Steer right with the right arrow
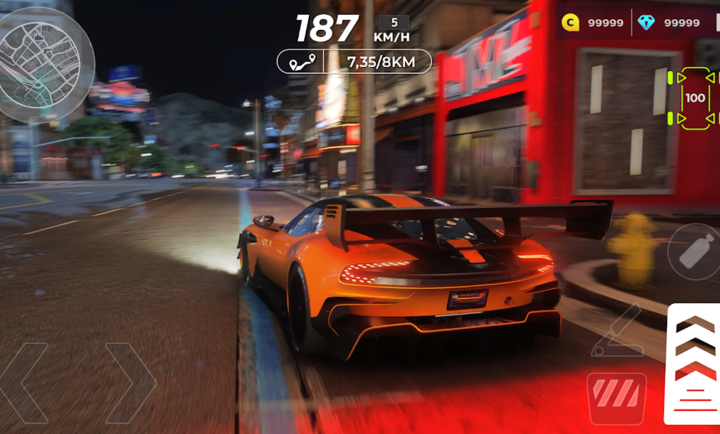The height and width of the screenshot is (434, 720). tap(130, 383)
